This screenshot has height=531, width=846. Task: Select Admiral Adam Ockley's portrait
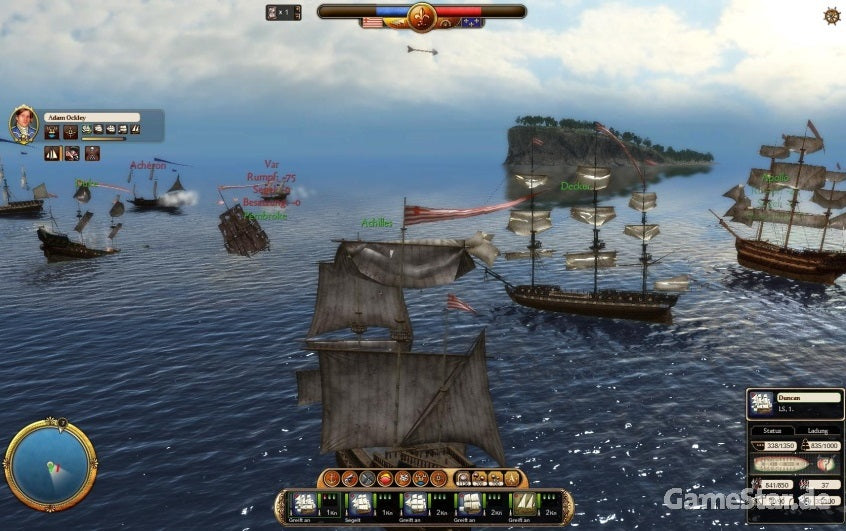pyautogui.click(x=24, y=124)
